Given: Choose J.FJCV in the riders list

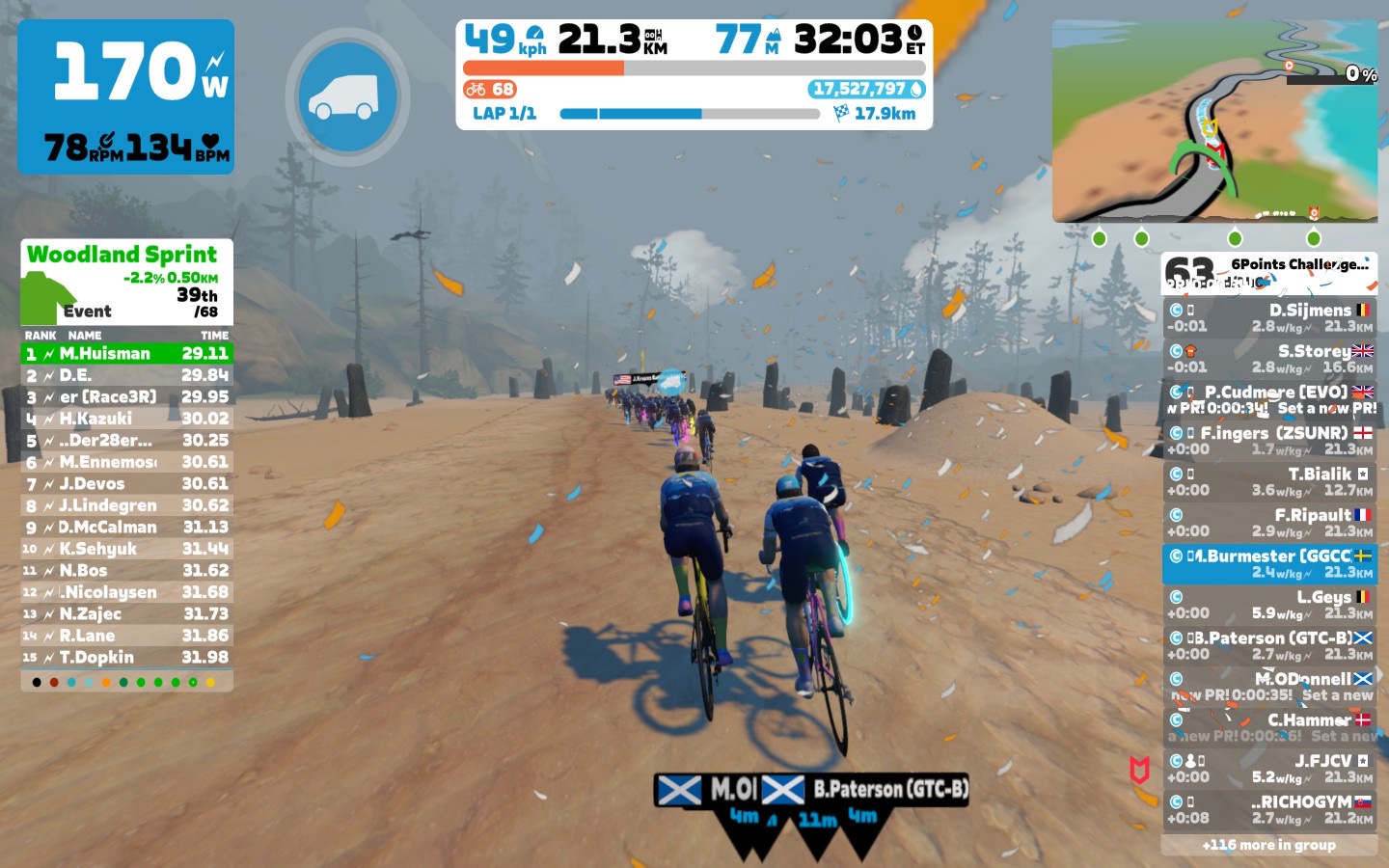Looking at the screenshot, I should (1268, 769).
